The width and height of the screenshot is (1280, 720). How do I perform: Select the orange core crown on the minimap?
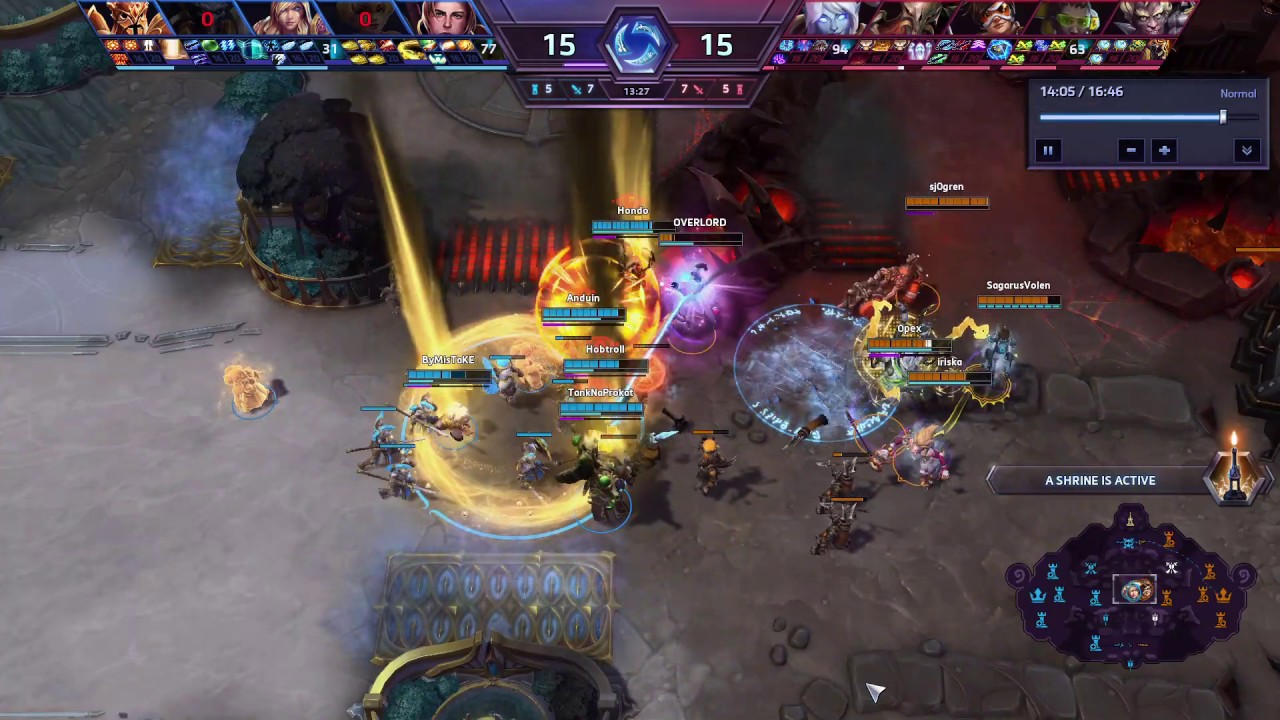click(x=1223, y=595)
